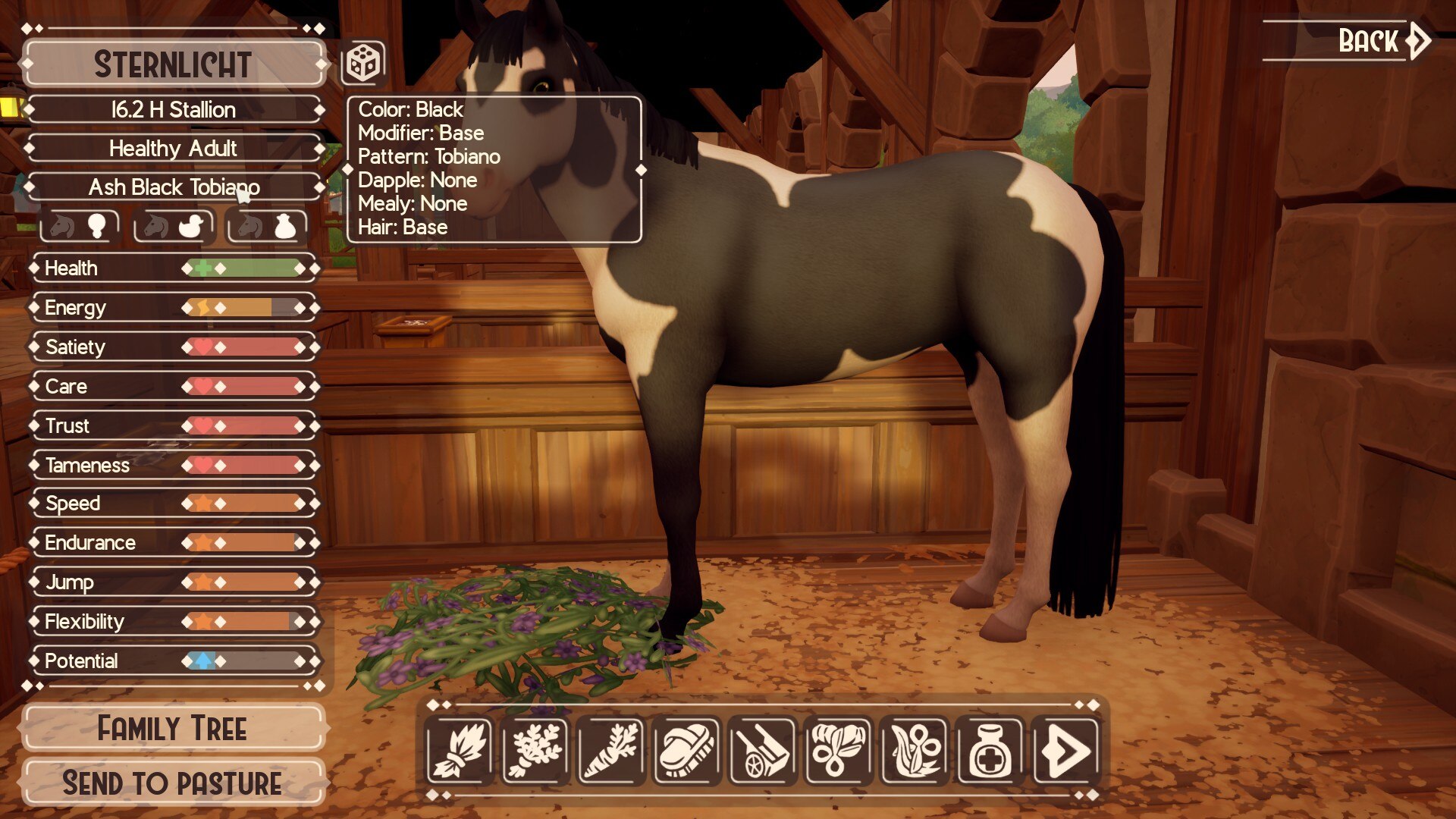
Task: Click the horse and lightbulb trait icon
Action: [80, 226]
